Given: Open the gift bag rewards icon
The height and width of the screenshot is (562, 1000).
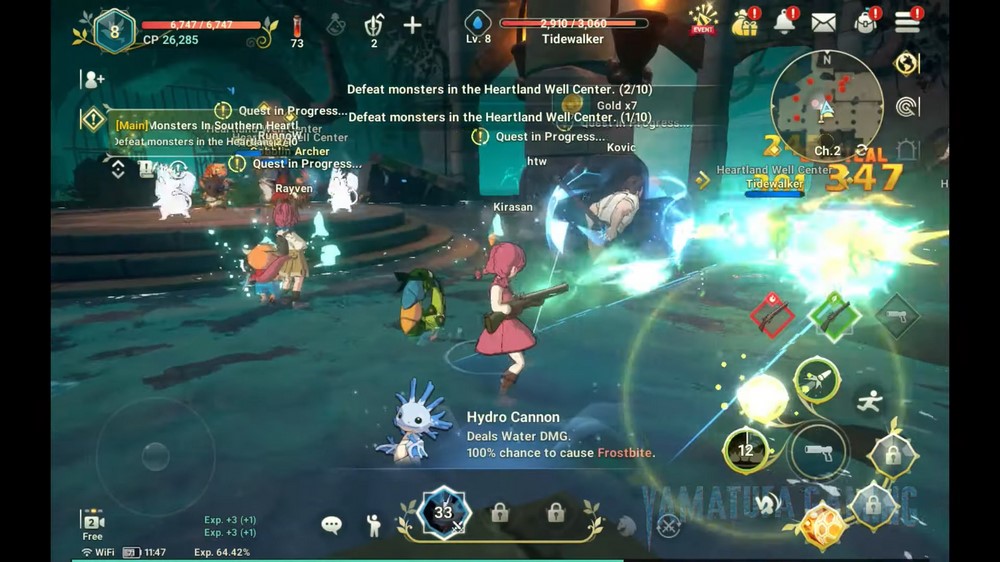Looking at the screenshot, I should [745, 22].
